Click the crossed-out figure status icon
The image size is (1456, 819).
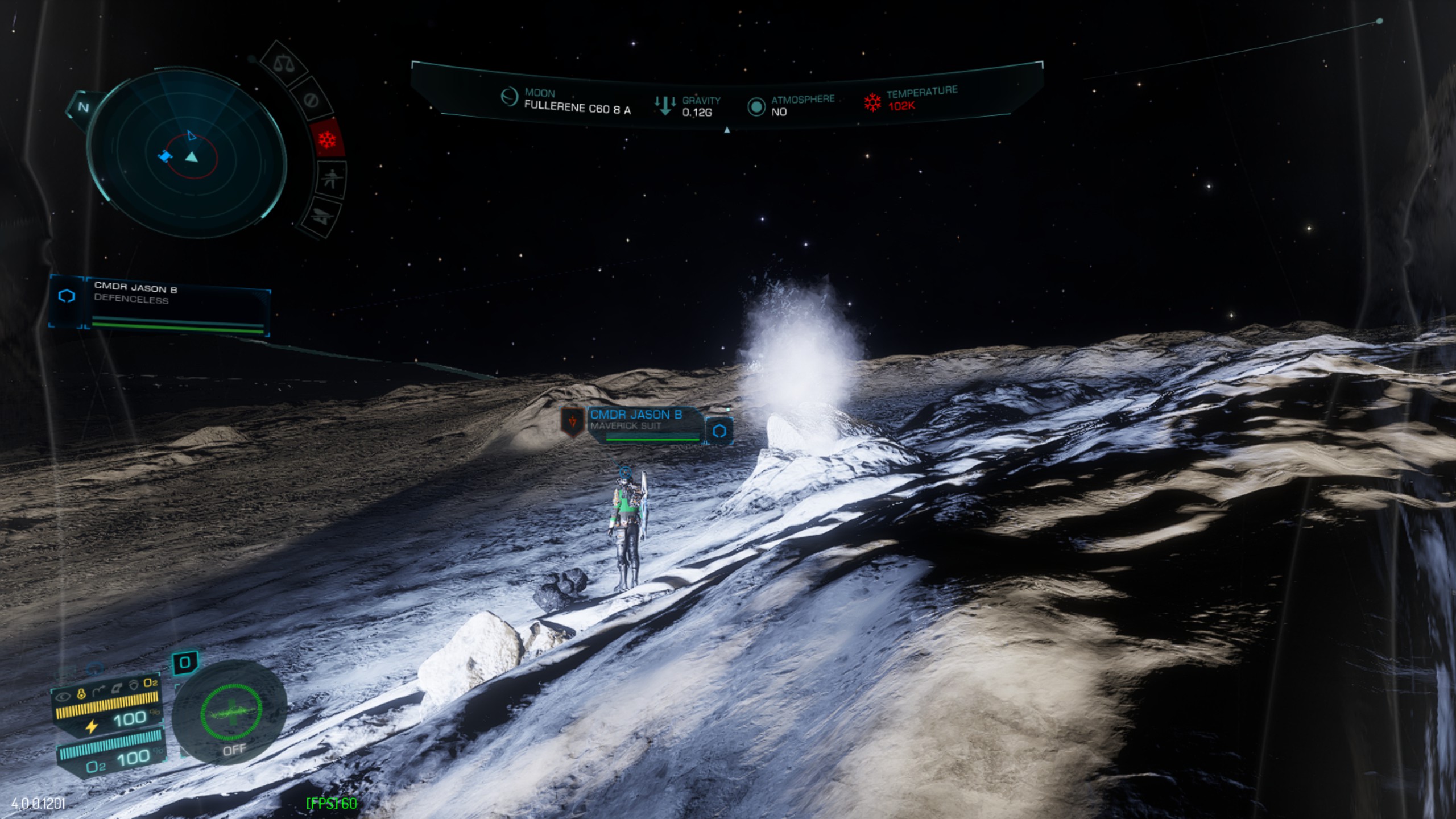330,179
